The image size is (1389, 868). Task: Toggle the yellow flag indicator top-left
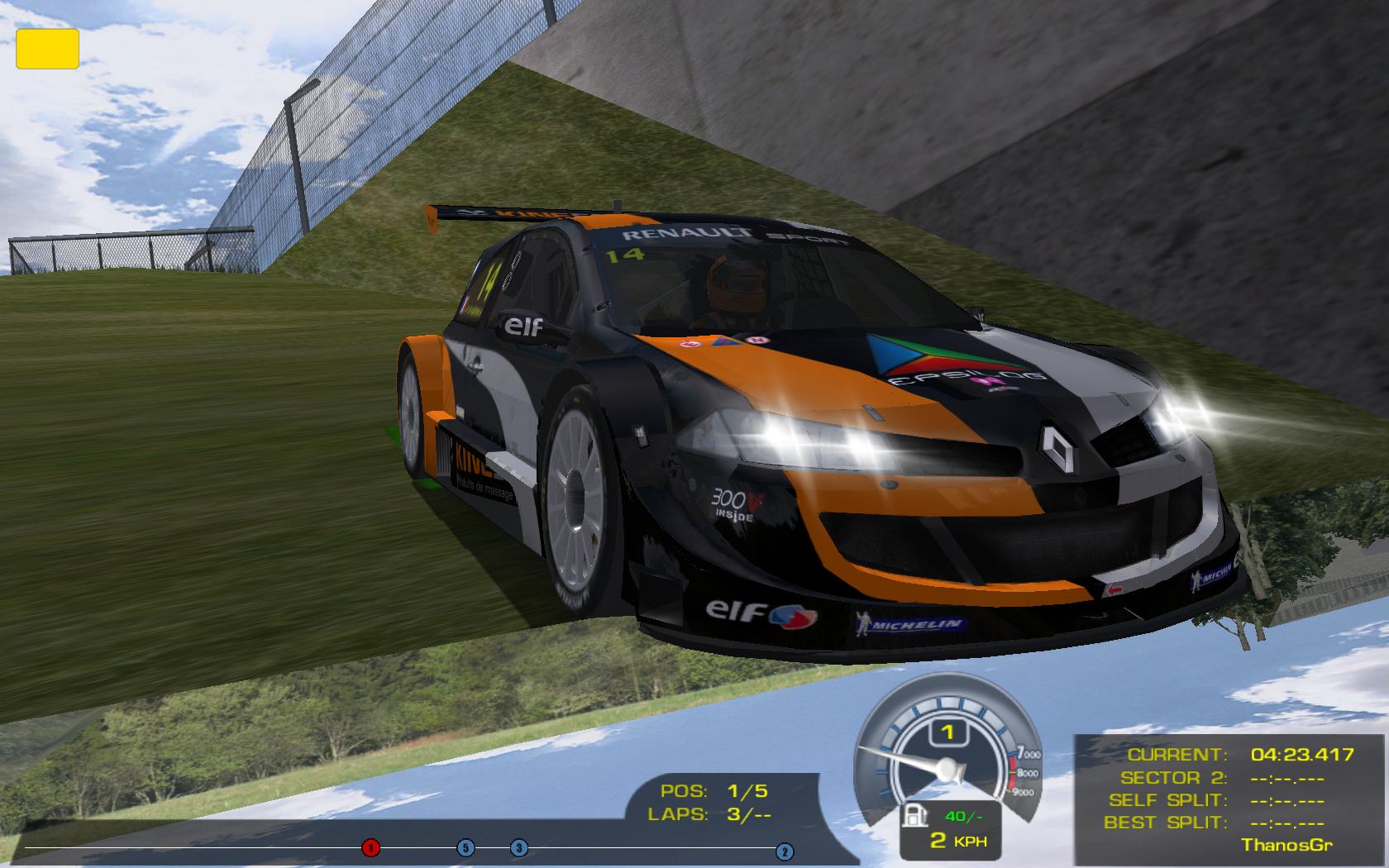tap(50, 48)
